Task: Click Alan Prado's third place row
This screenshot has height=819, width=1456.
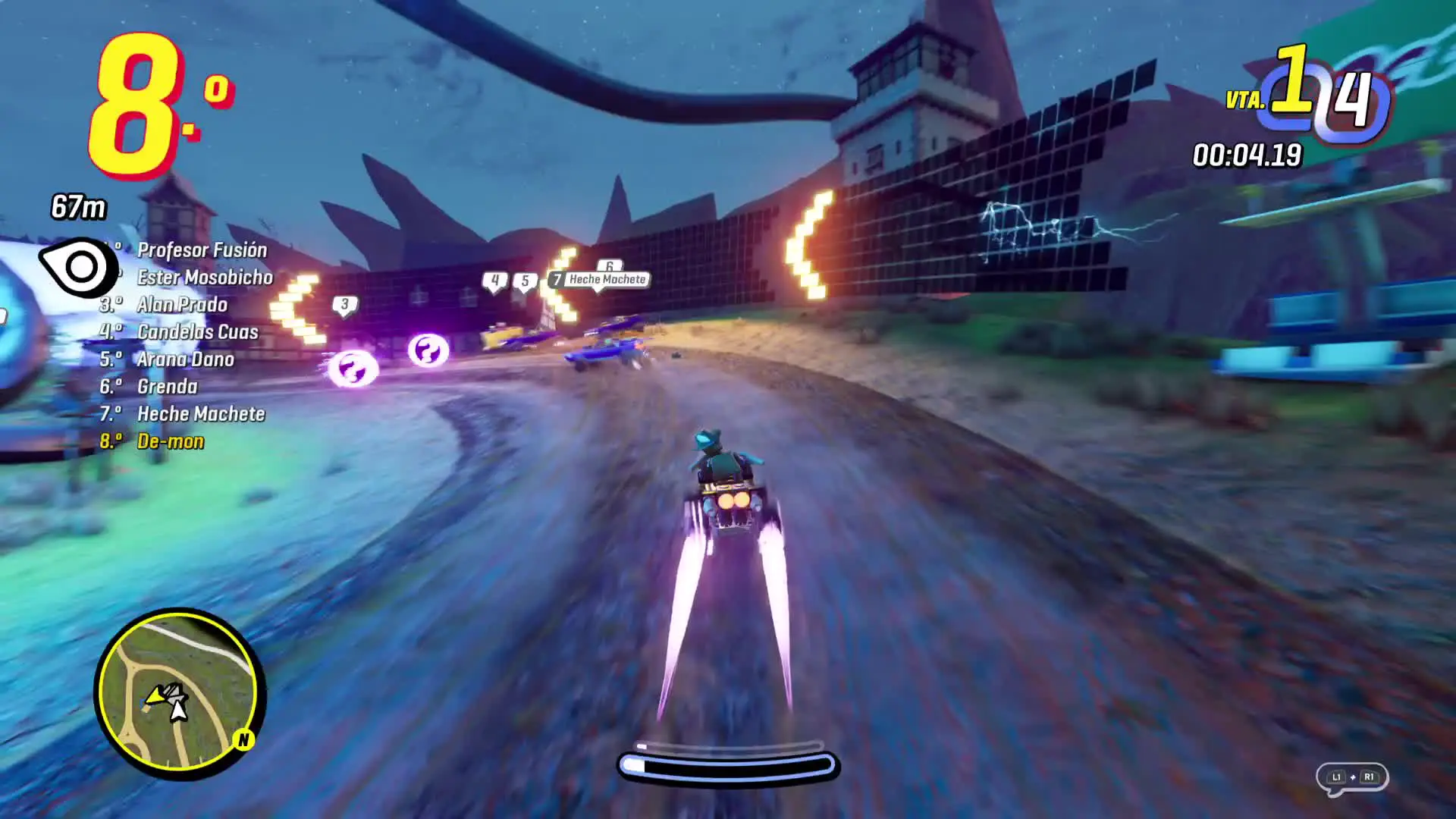Action: click(x=182, y=305)
